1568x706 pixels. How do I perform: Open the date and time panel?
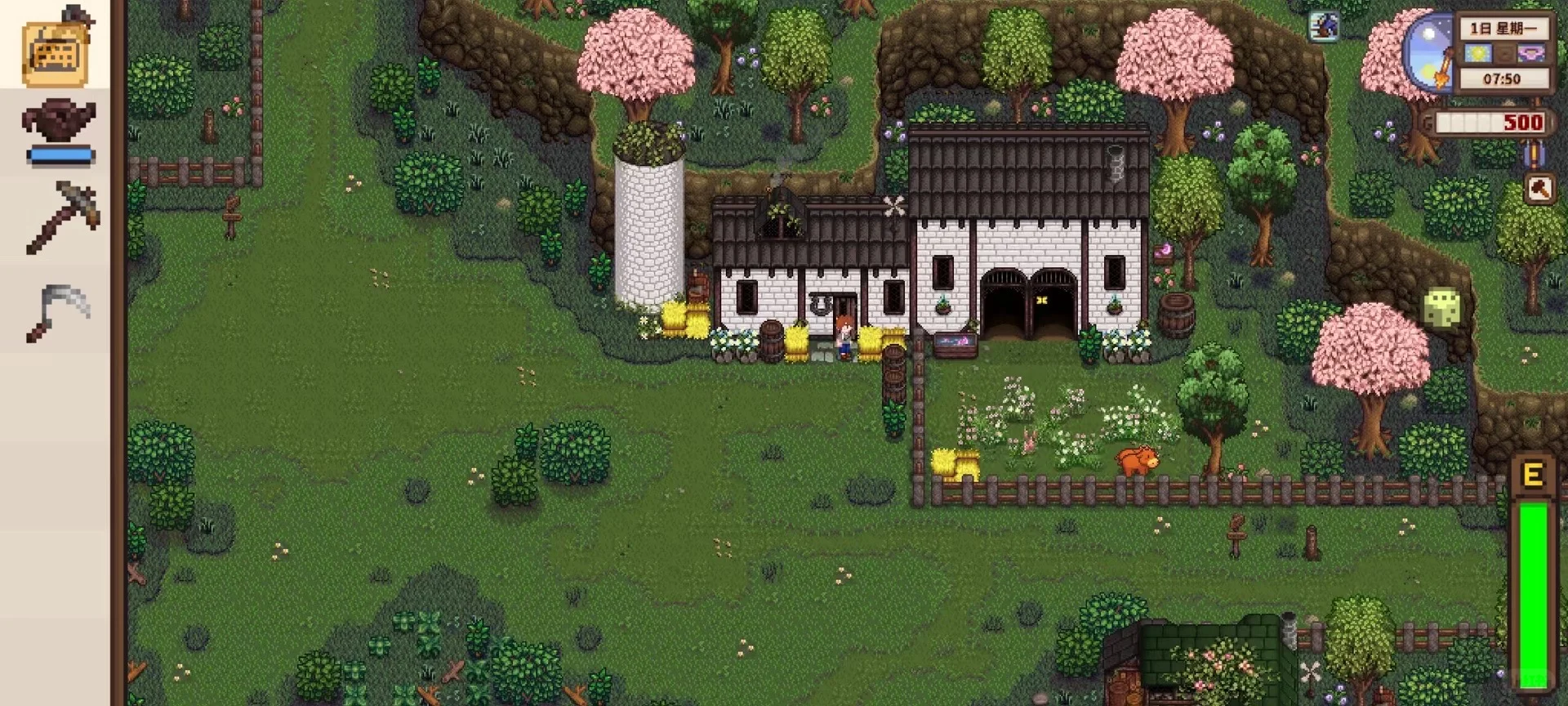[x=1503, y=53]
